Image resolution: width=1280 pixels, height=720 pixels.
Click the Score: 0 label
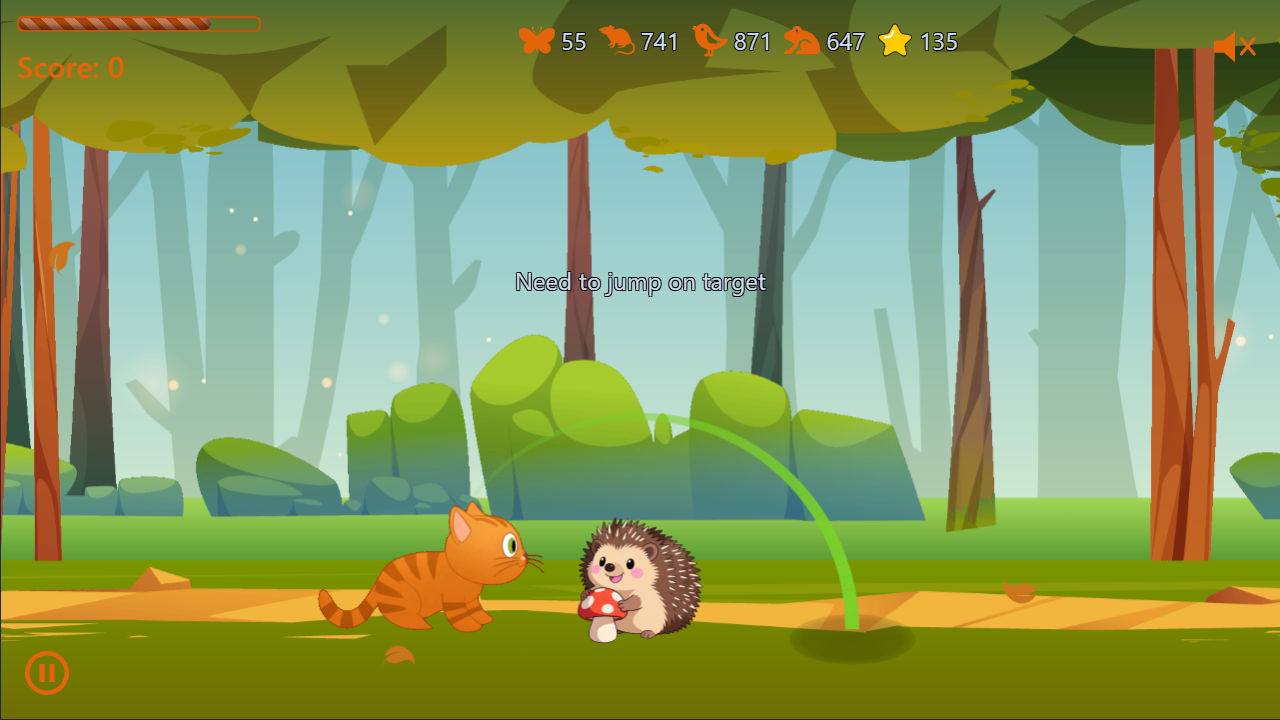[x=70, y=69]
